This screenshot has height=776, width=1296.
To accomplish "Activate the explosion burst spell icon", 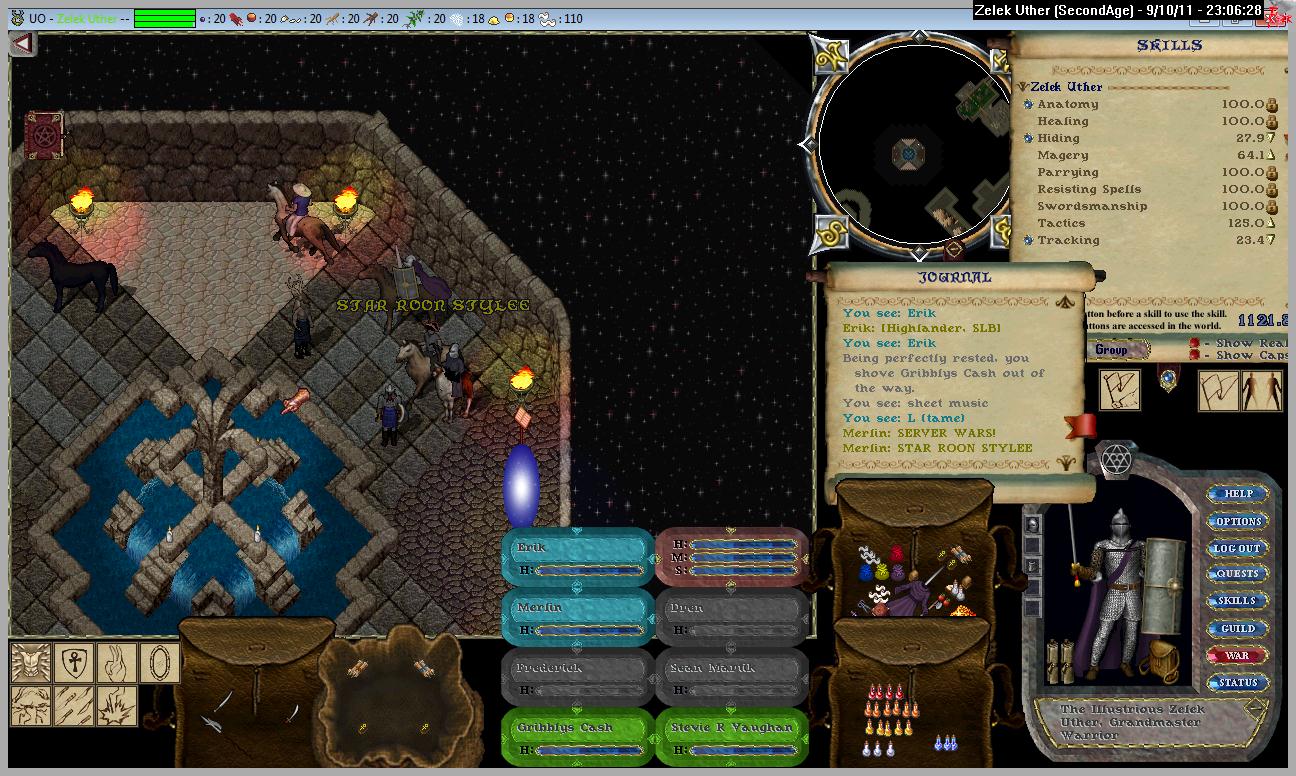I will pos(117,705).
